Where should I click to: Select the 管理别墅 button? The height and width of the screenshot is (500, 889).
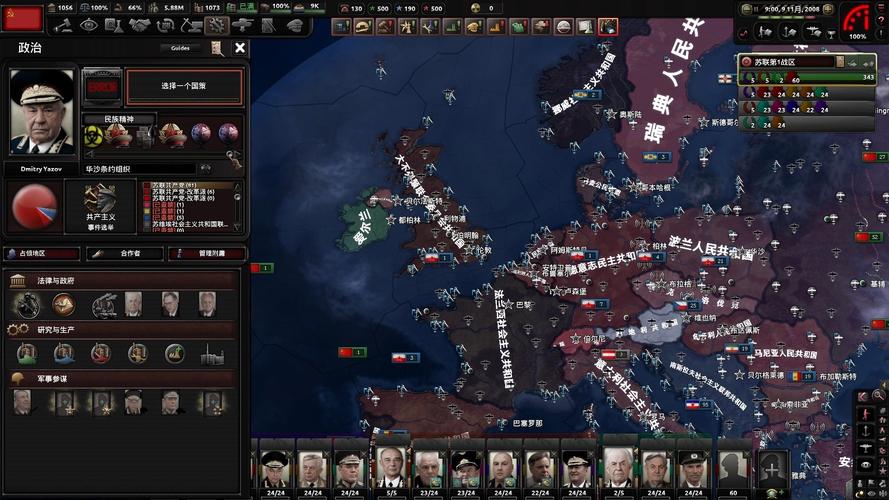pyautogui.click(x=207, y=254)
